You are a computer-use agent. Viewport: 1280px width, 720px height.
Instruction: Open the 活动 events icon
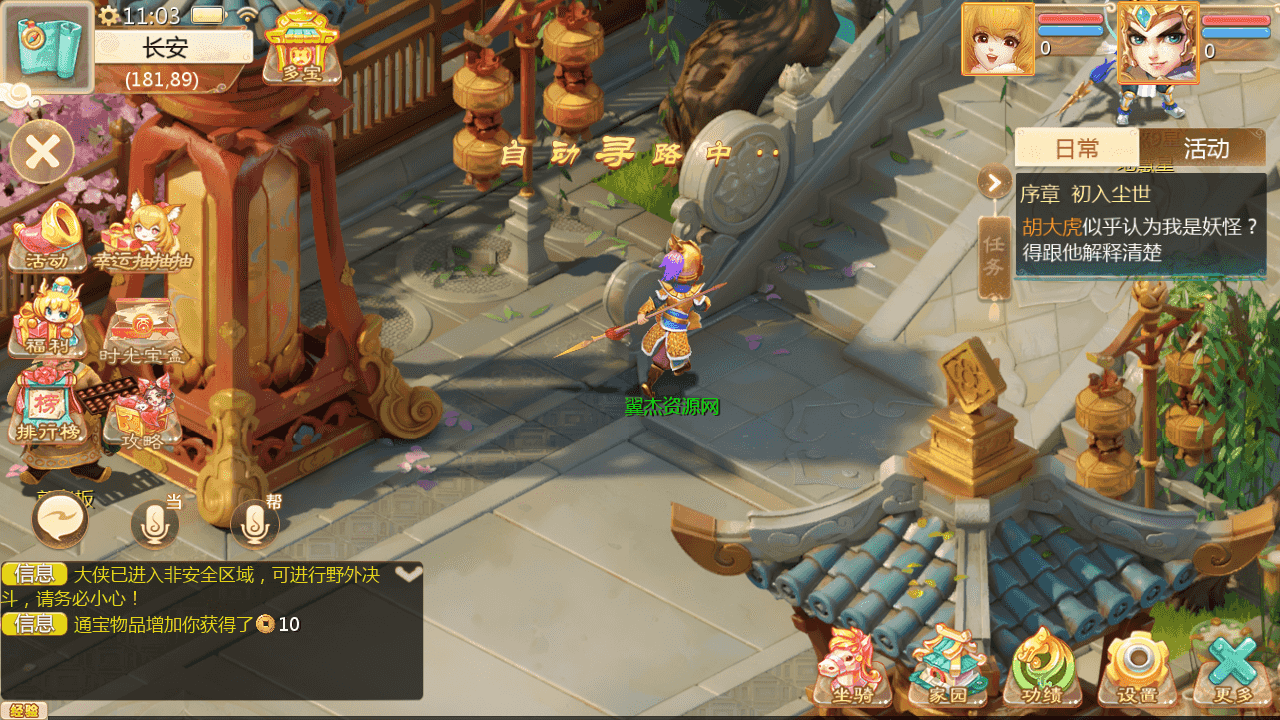47,236
